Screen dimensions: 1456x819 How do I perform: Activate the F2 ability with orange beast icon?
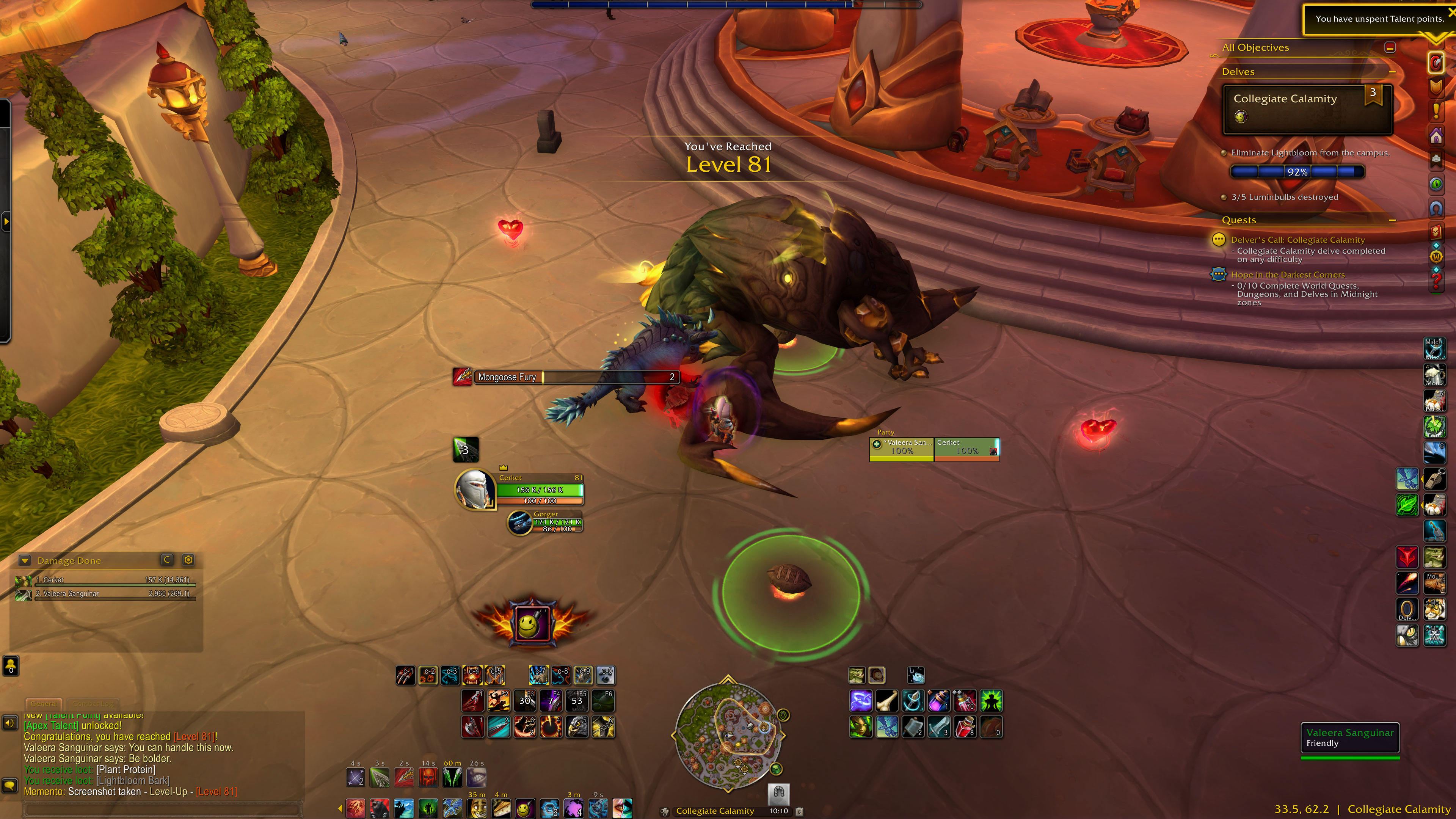[499, 701]
